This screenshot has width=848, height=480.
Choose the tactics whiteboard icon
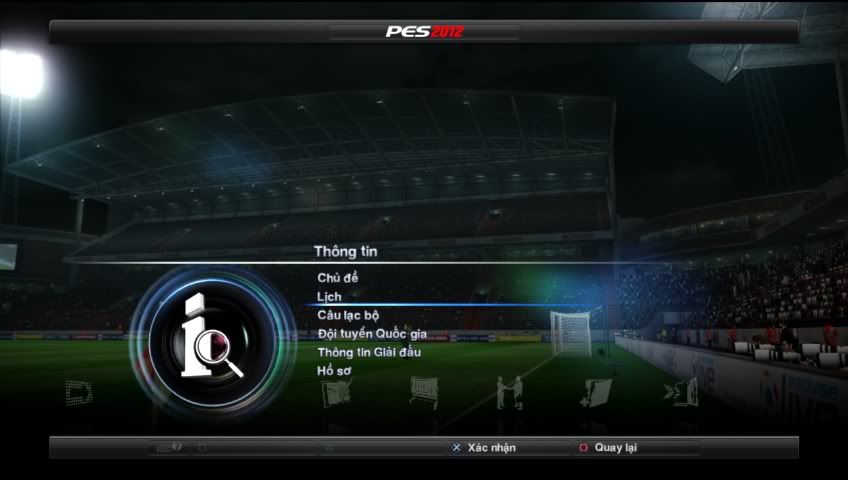click(x=424, y=392)
